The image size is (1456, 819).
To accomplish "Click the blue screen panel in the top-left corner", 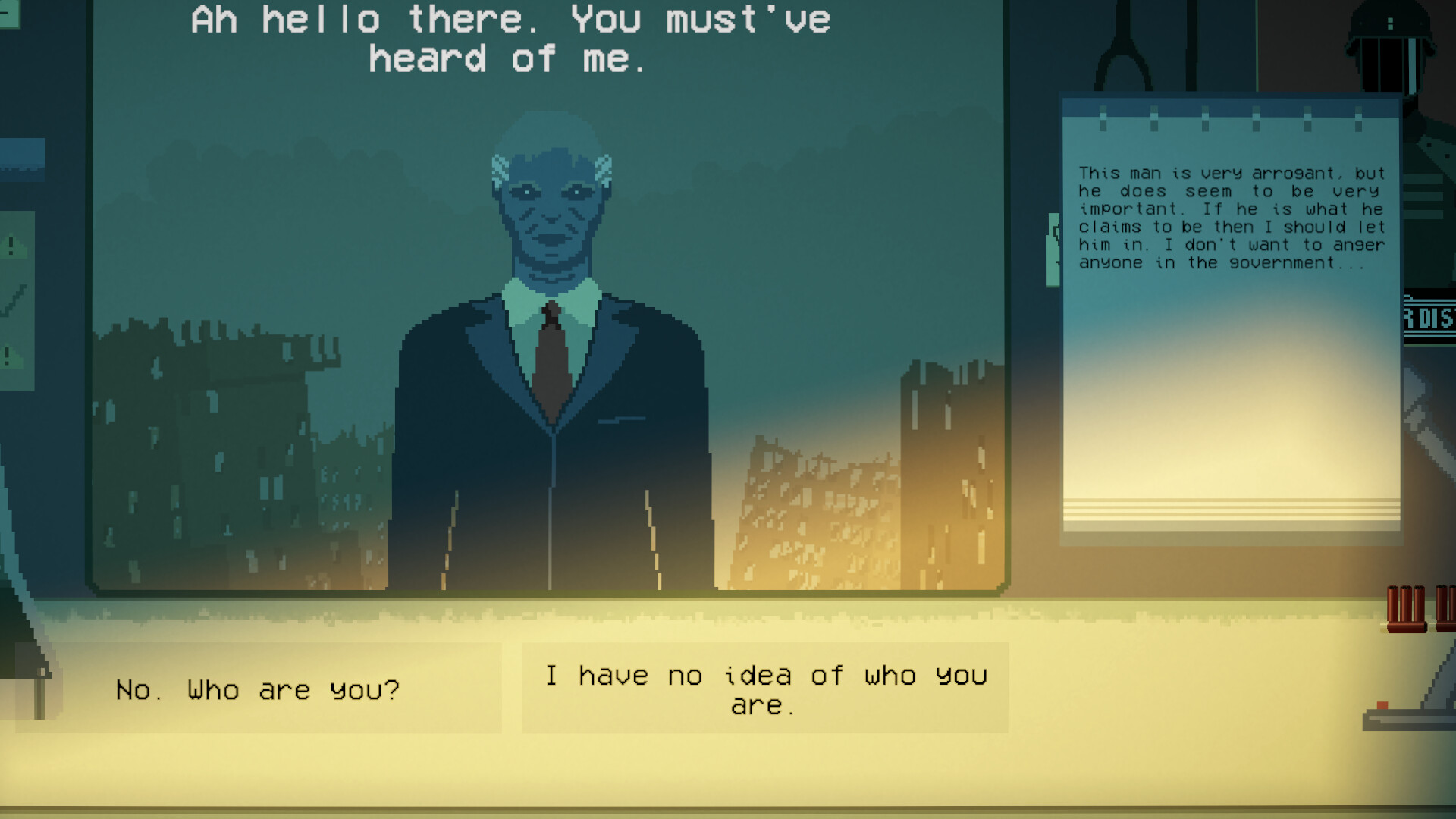I will 23,159.
